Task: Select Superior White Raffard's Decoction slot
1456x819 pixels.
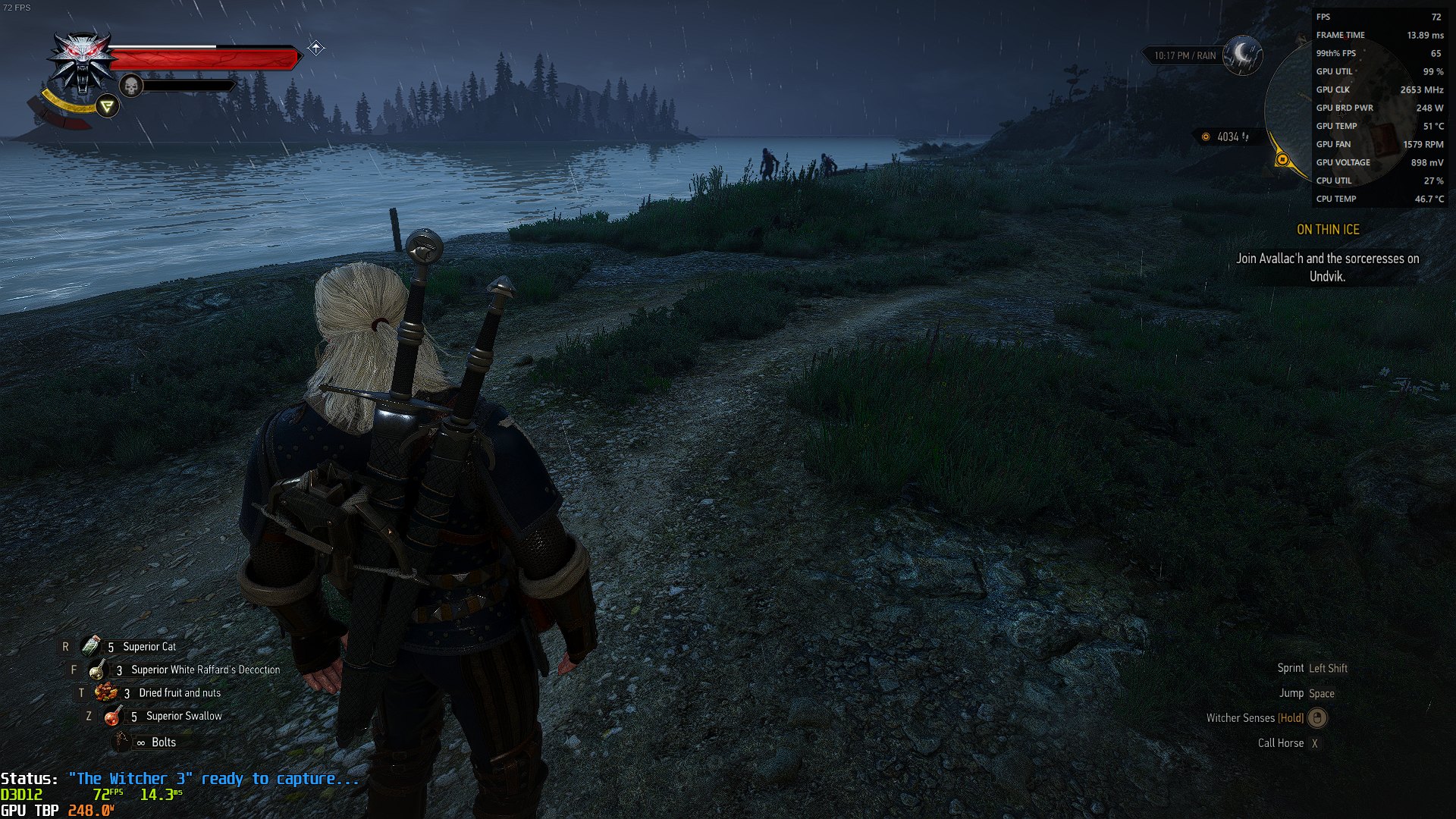Action: [97, 670]
